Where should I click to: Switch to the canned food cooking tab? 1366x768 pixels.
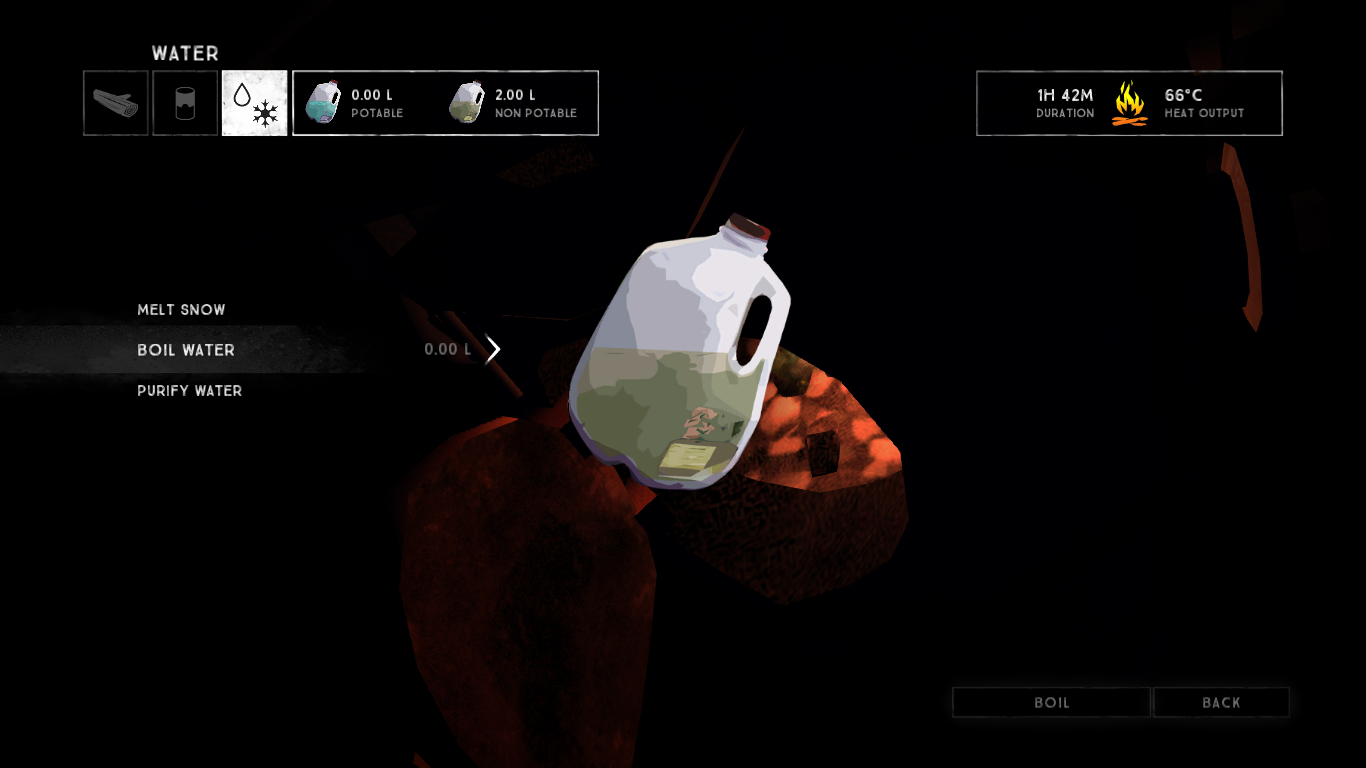[x=185, y=103]
